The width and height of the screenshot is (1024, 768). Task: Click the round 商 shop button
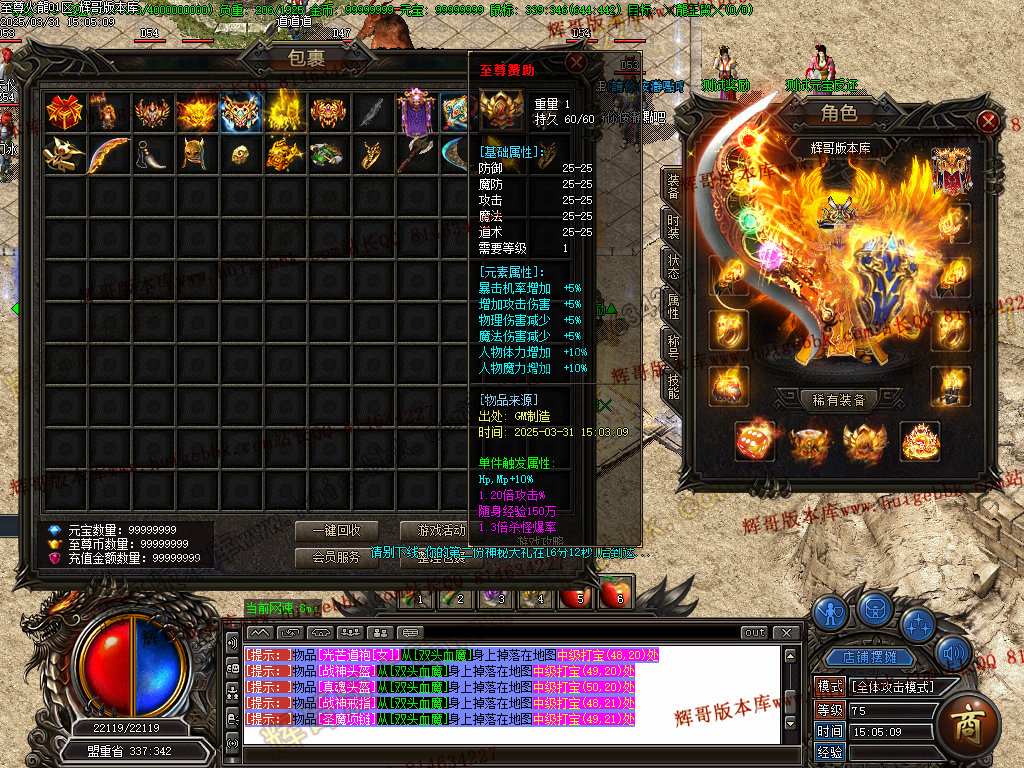coord(967,722)
